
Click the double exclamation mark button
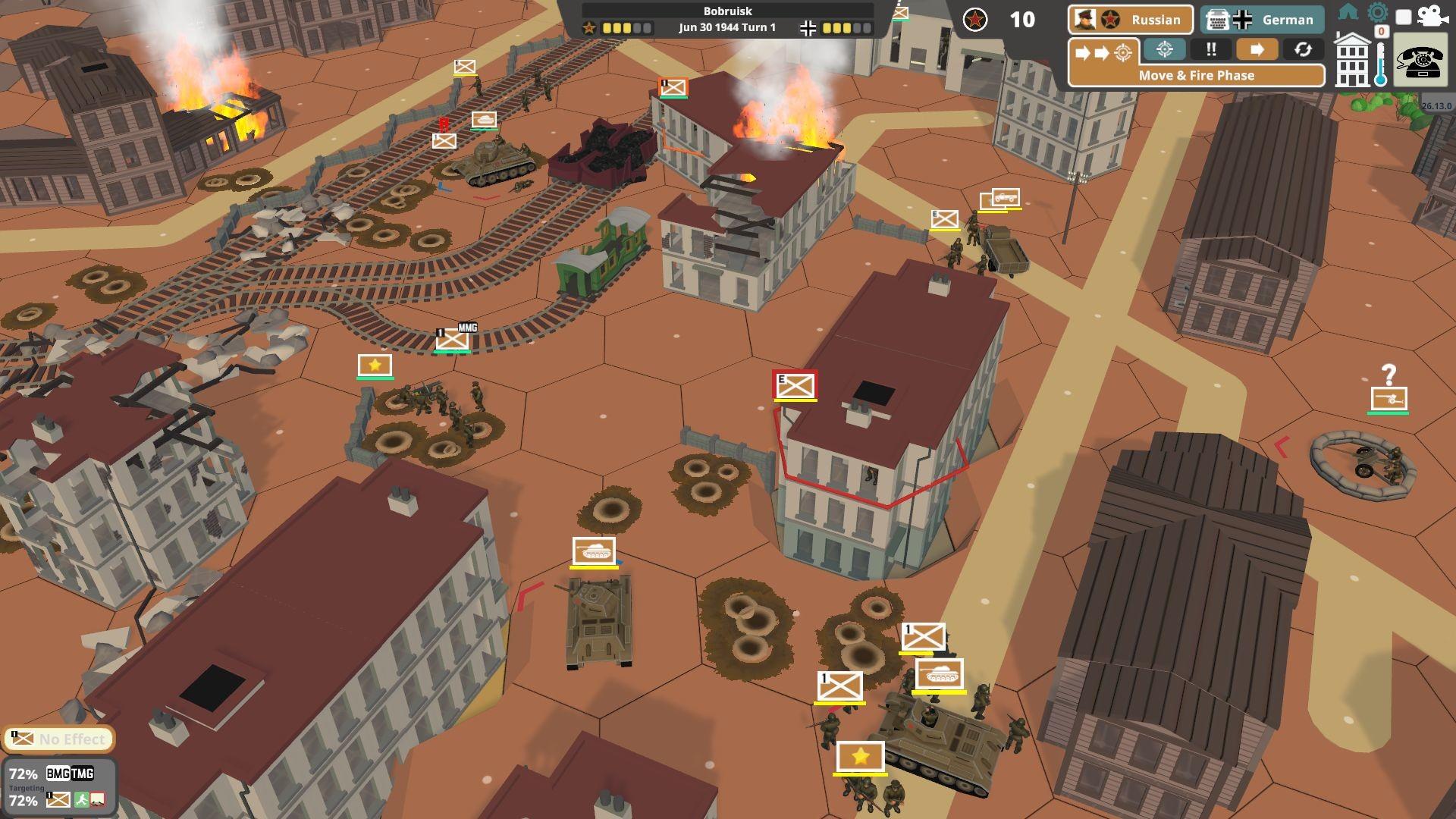click(1211, 50)
